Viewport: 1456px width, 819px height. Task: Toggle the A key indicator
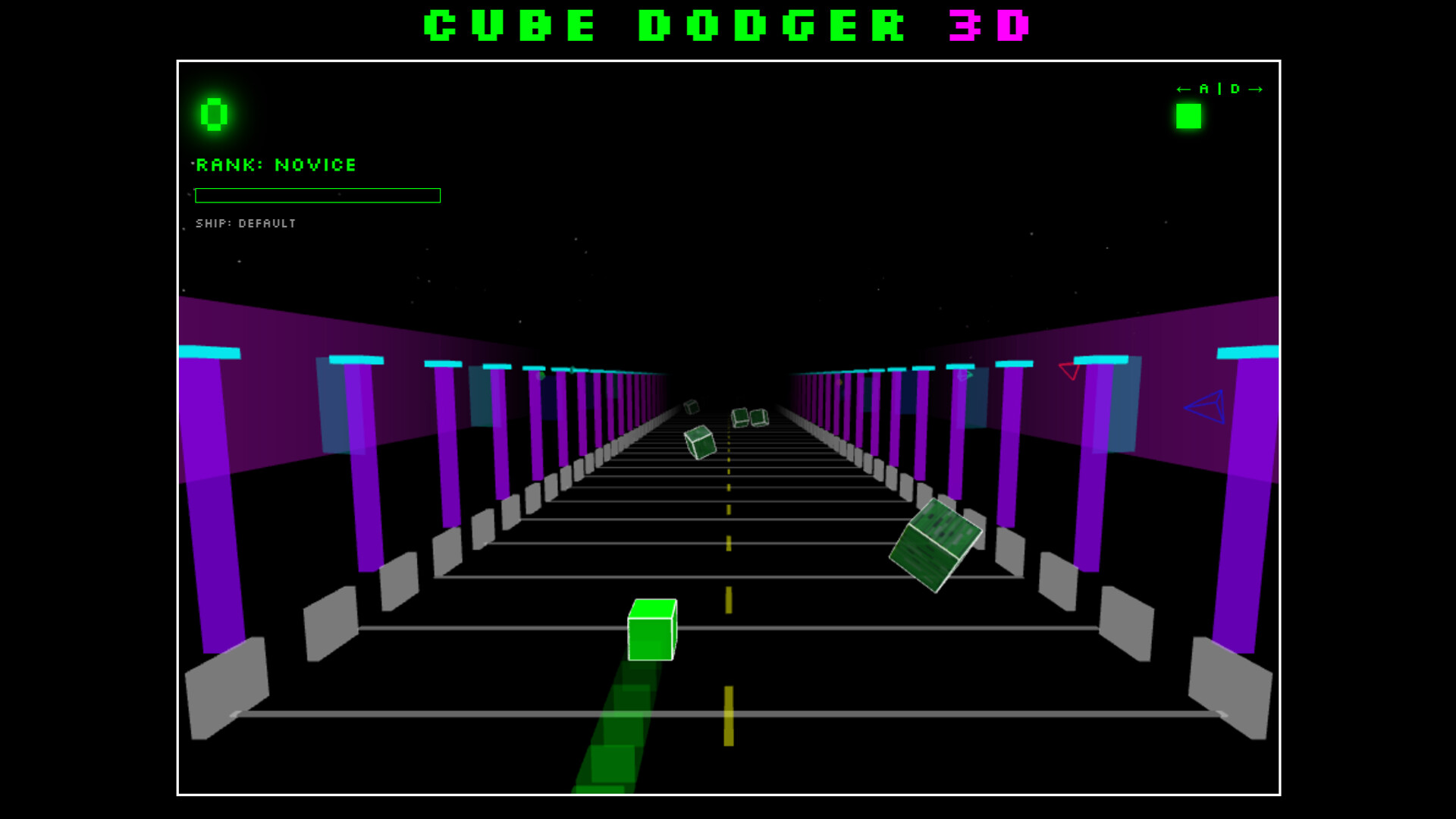1204,89
